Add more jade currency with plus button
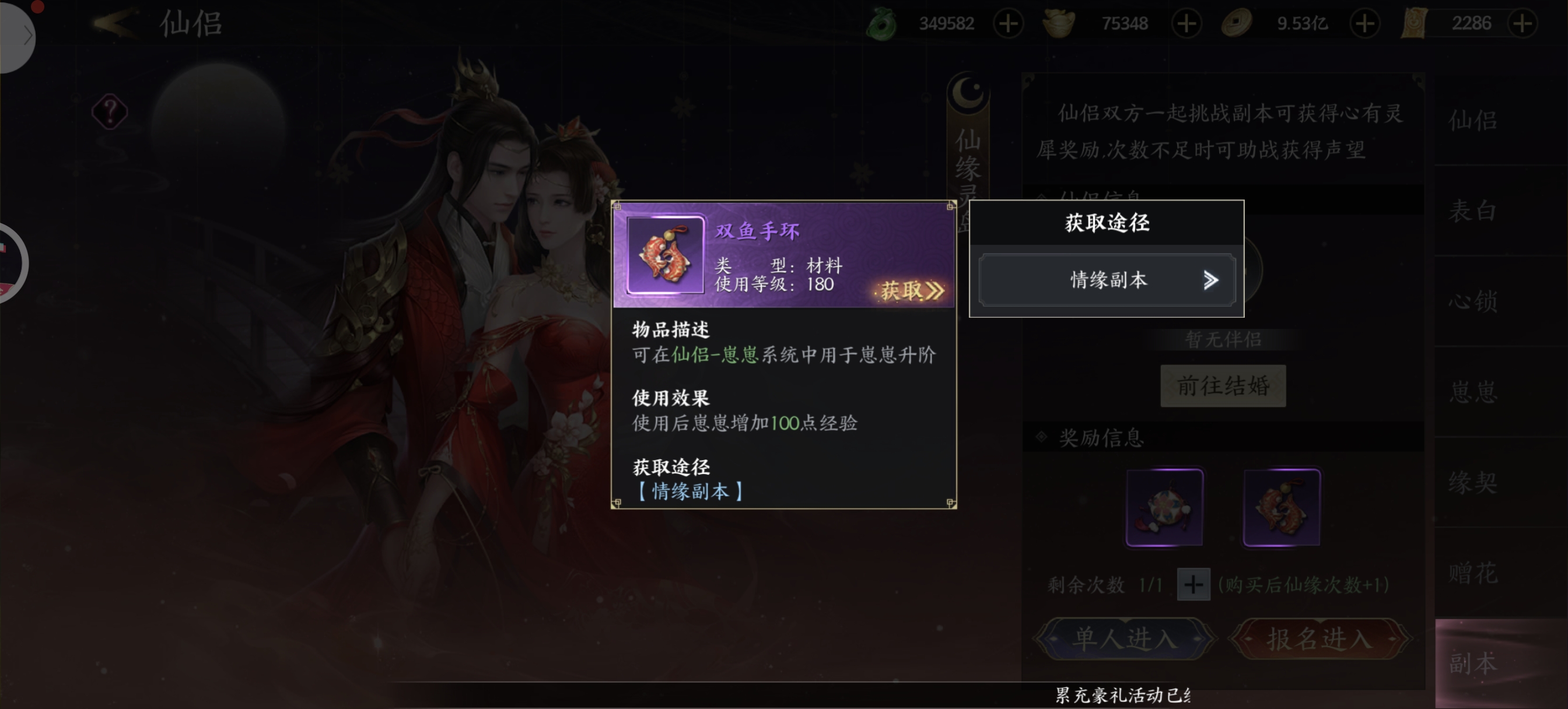The image size is (1568, 709). click(1008, 24)
